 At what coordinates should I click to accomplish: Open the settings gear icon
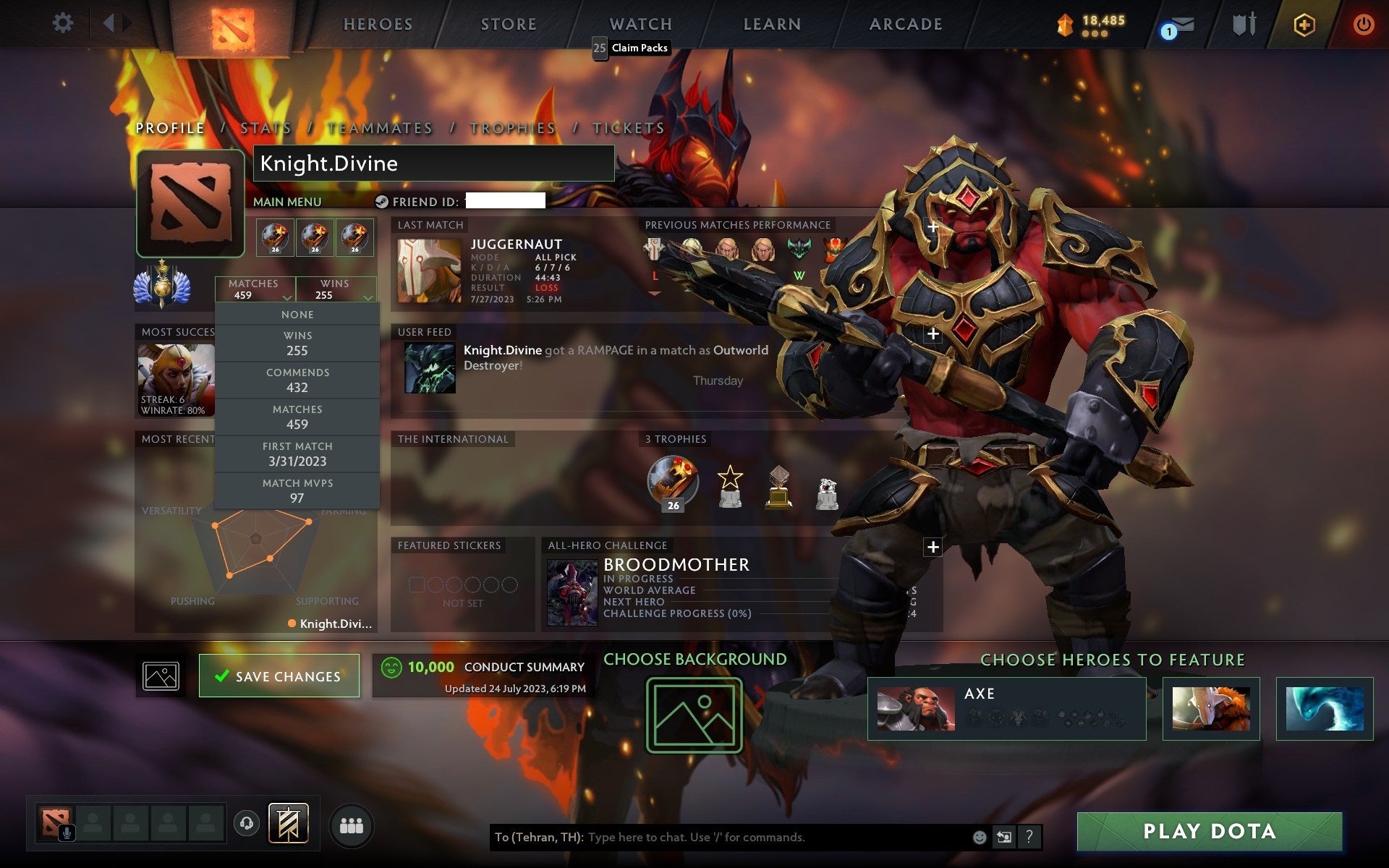click(x=64, y=23)
